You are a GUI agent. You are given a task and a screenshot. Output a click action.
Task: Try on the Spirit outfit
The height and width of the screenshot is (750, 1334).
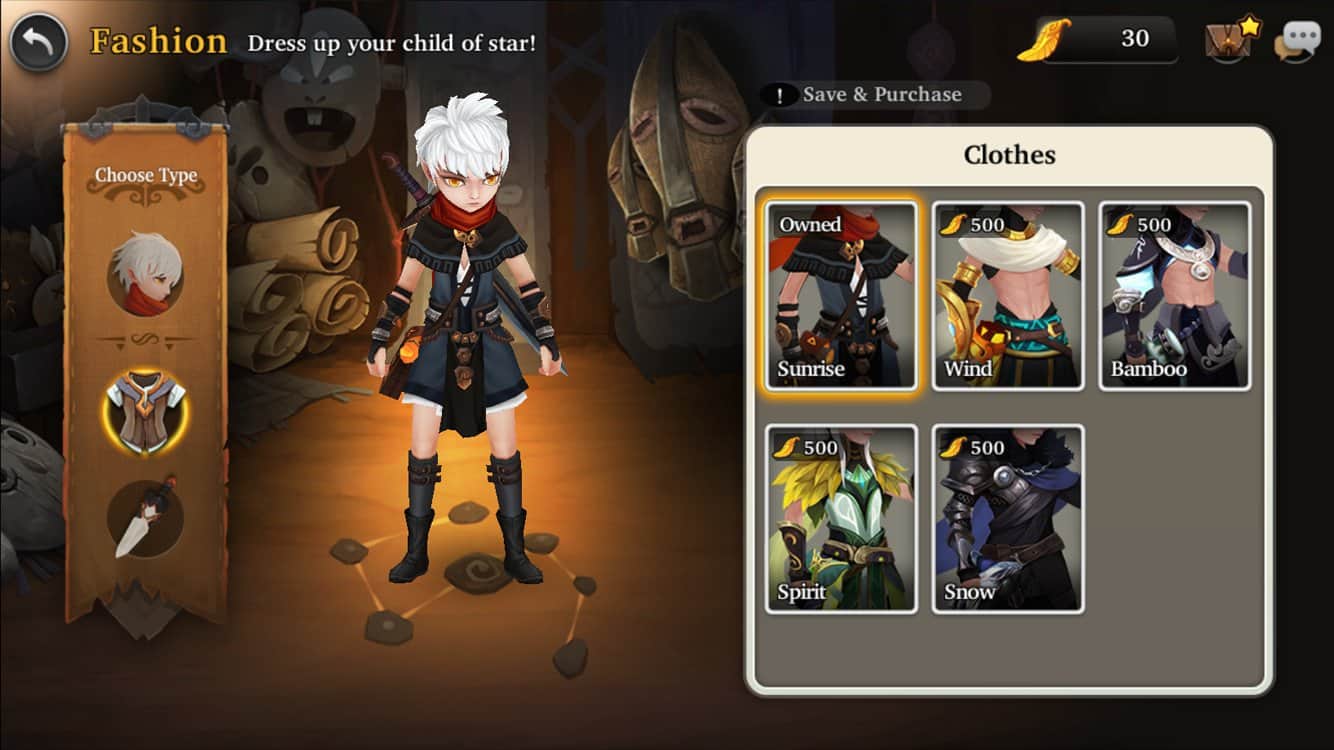(841, 519)
